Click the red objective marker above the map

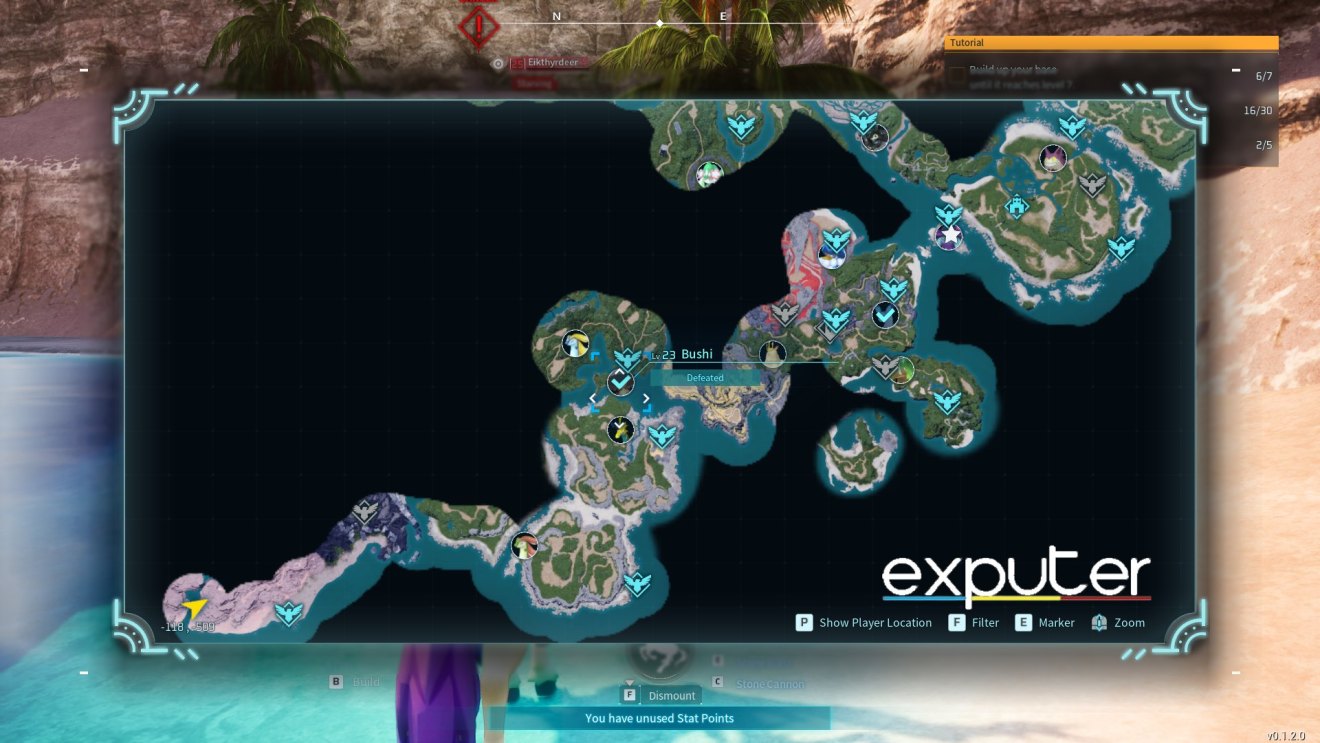click(477, 27)
